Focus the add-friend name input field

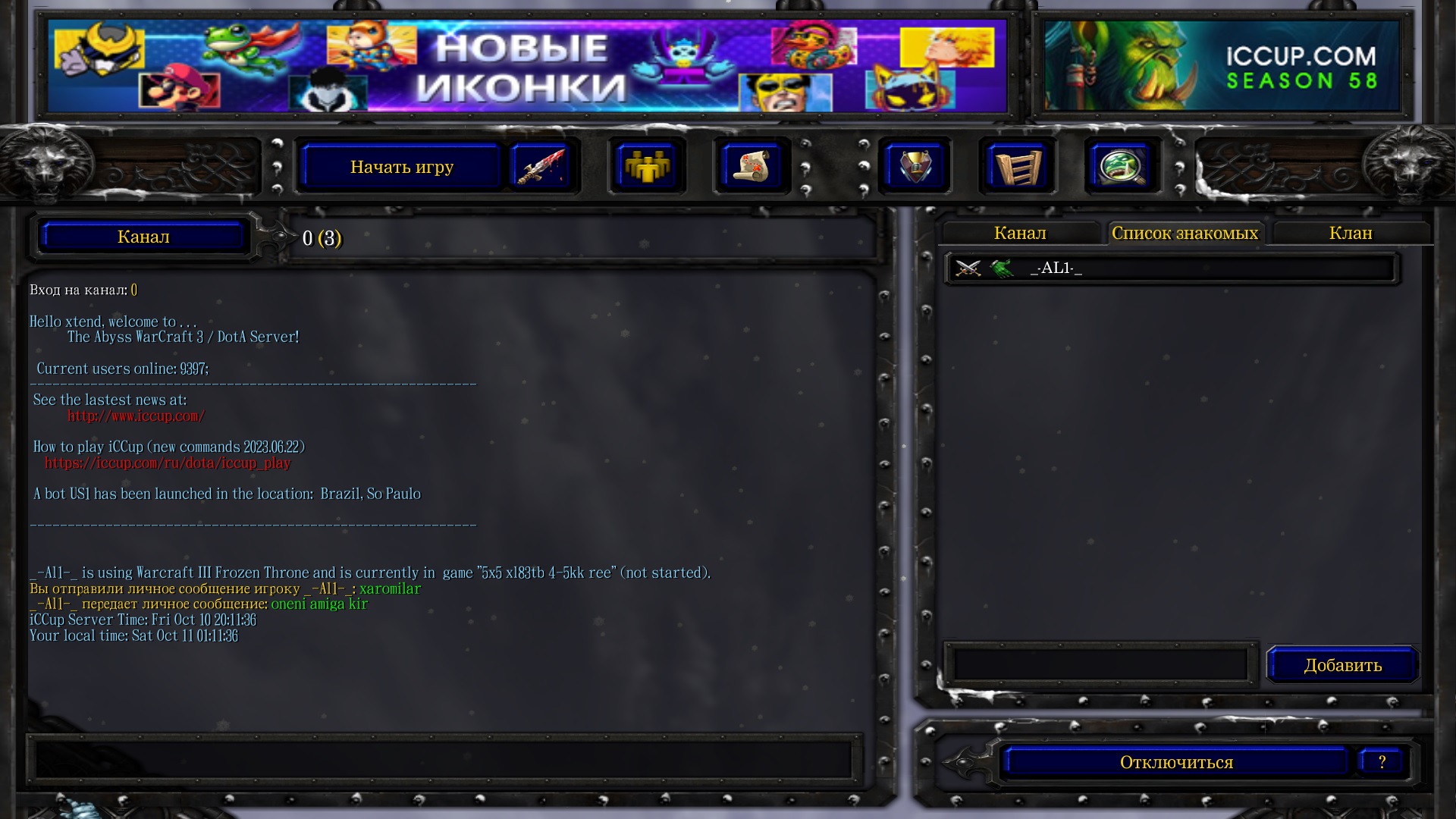(x=1100, y=665)
